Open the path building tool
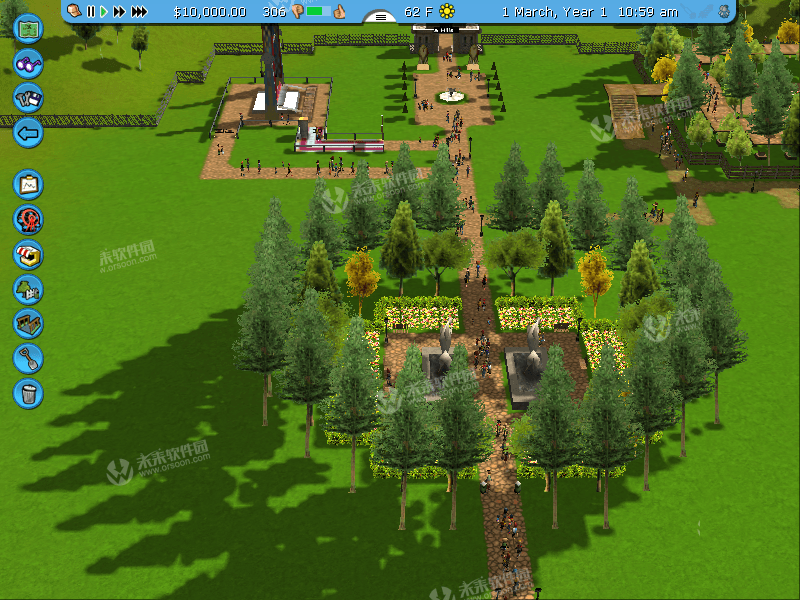Image resolution: width=800 pixels, height=600 pixels. (x=28, y=323)
